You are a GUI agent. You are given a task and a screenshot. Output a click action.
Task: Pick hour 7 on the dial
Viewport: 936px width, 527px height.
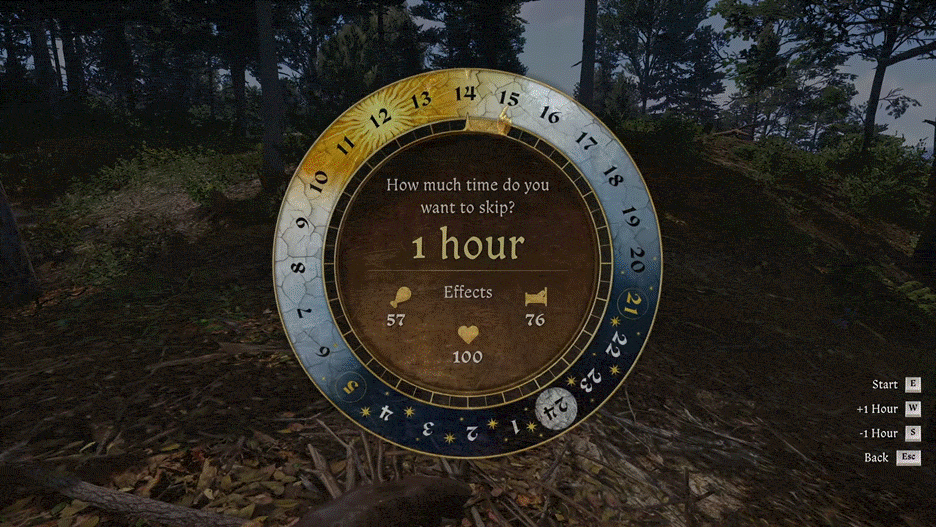(303, 312)
